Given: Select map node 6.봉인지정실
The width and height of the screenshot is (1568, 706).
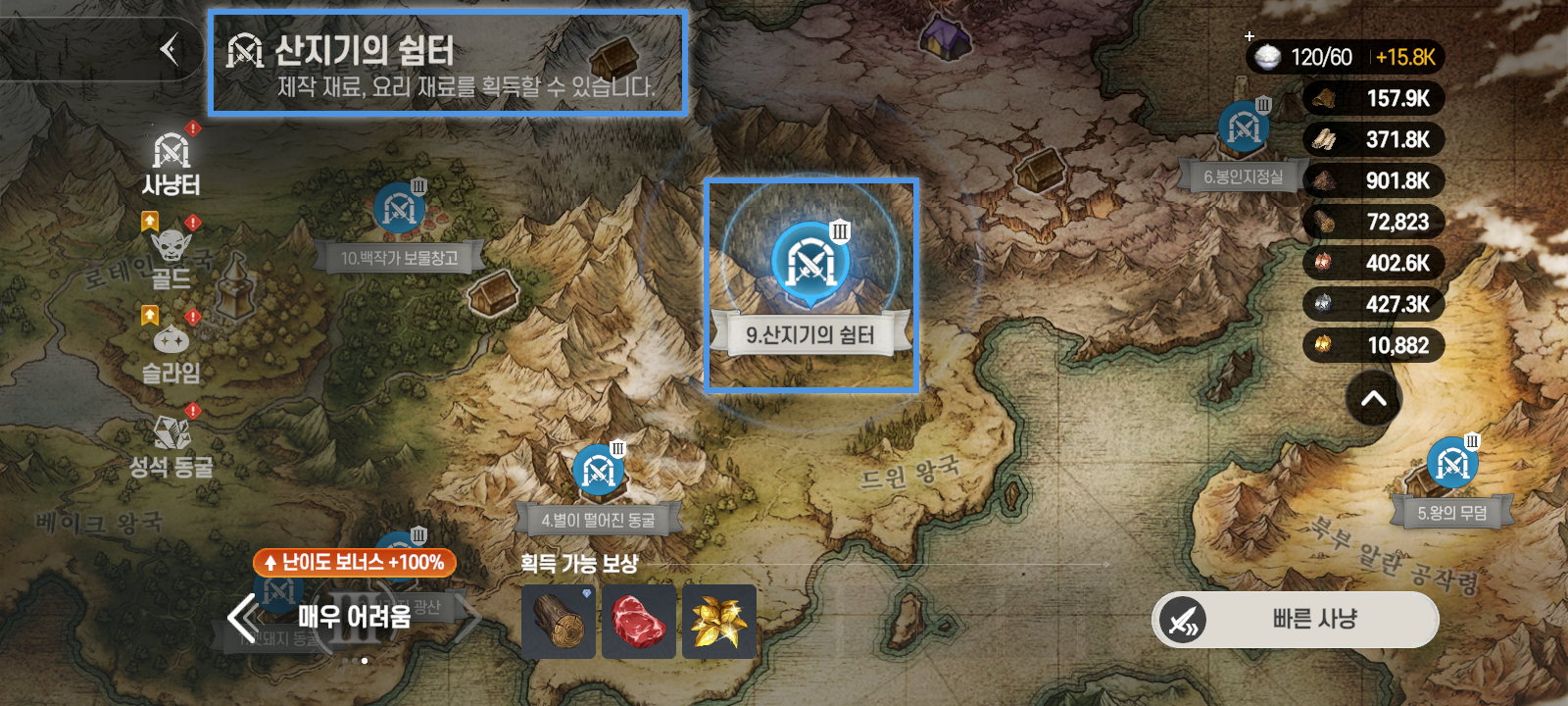Looking at the screenshot, I should click(x=1244, y=128).
